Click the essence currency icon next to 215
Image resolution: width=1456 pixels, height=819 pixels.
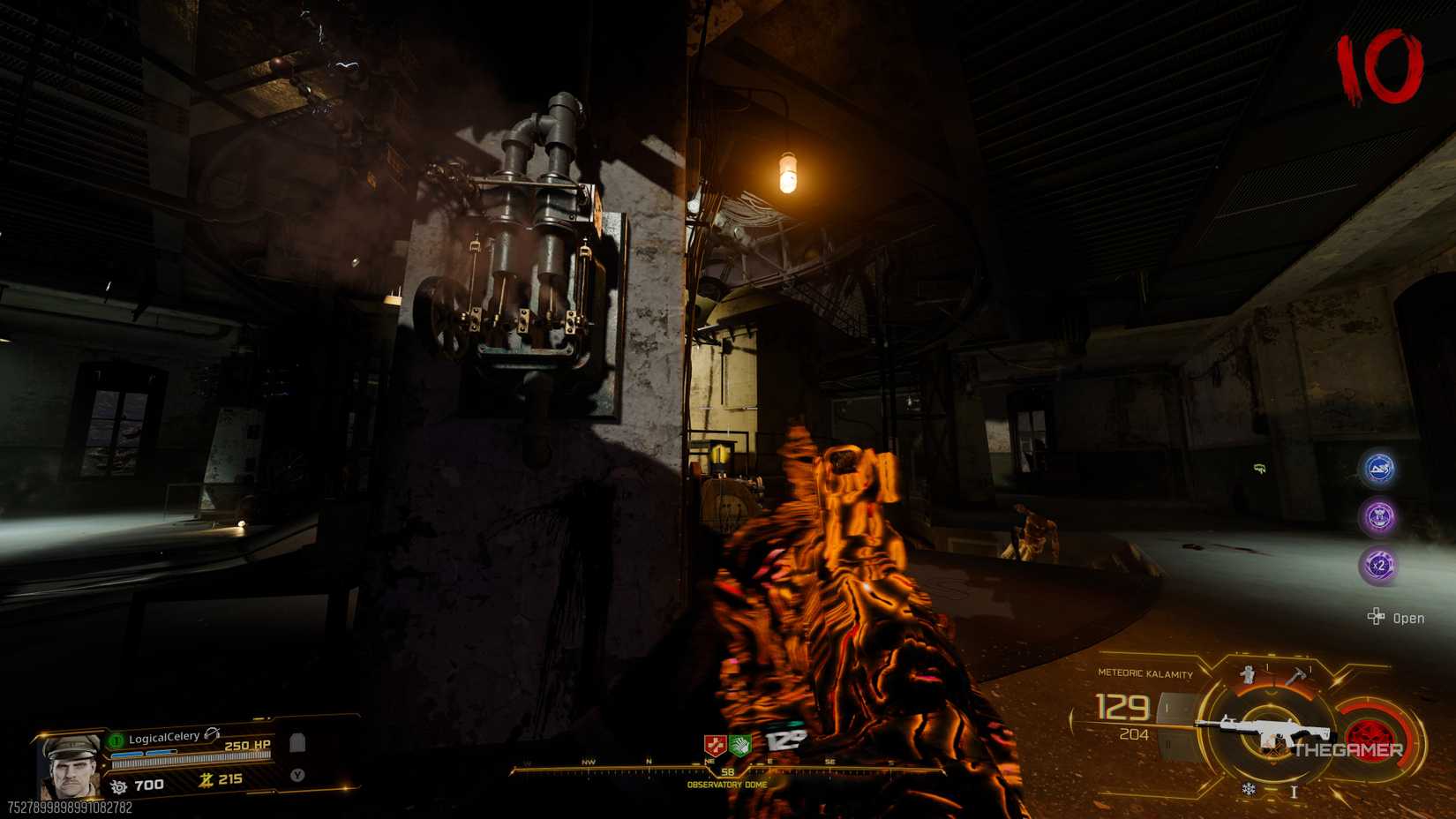[206, 780]
